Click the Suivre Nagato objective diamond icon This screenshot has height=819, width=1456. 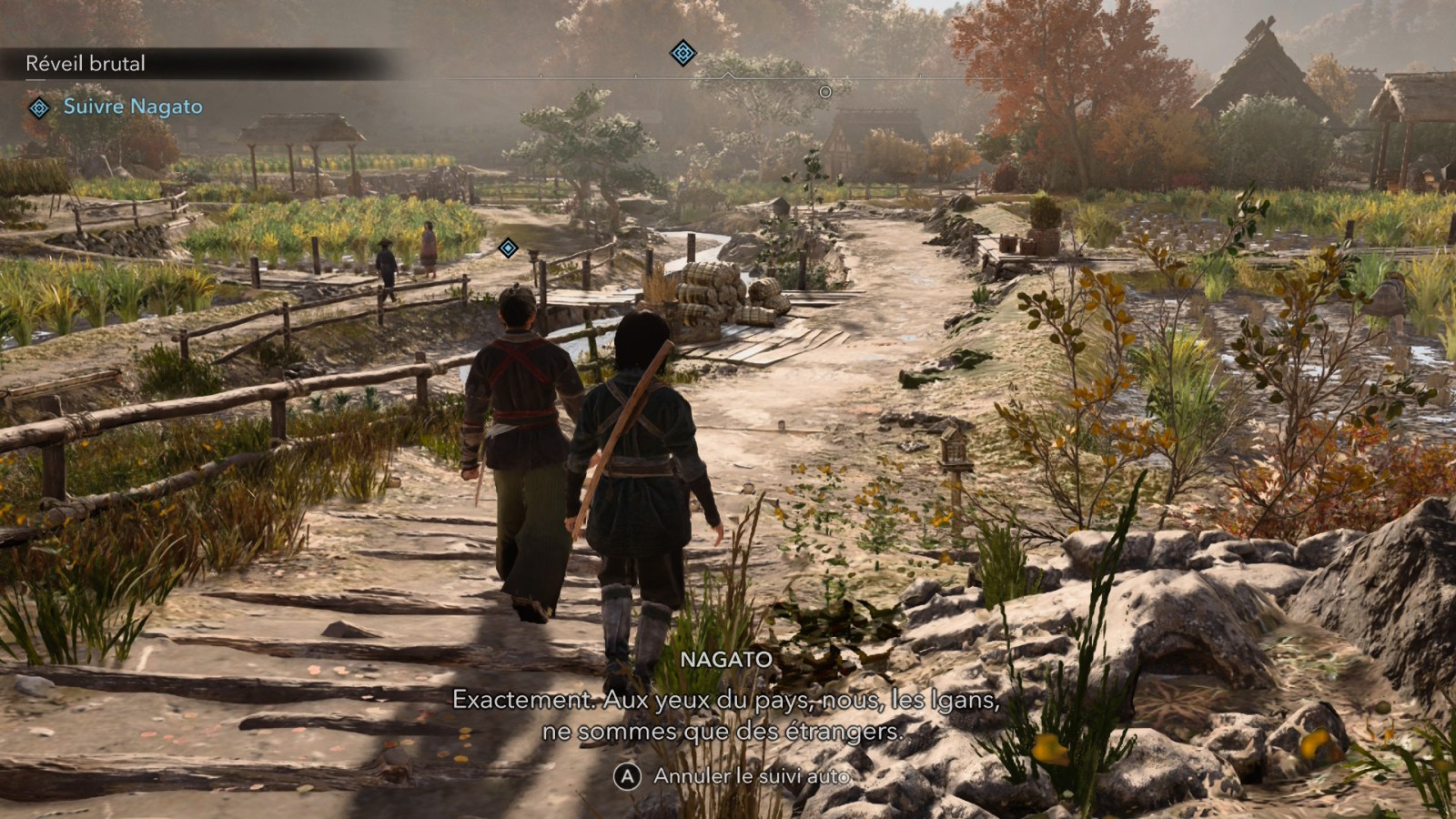tap(37, 106)
